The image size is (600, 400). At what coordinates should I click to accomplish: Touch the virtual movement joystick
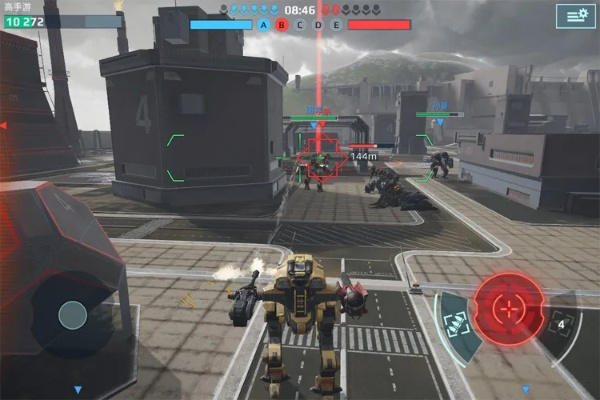72,316
